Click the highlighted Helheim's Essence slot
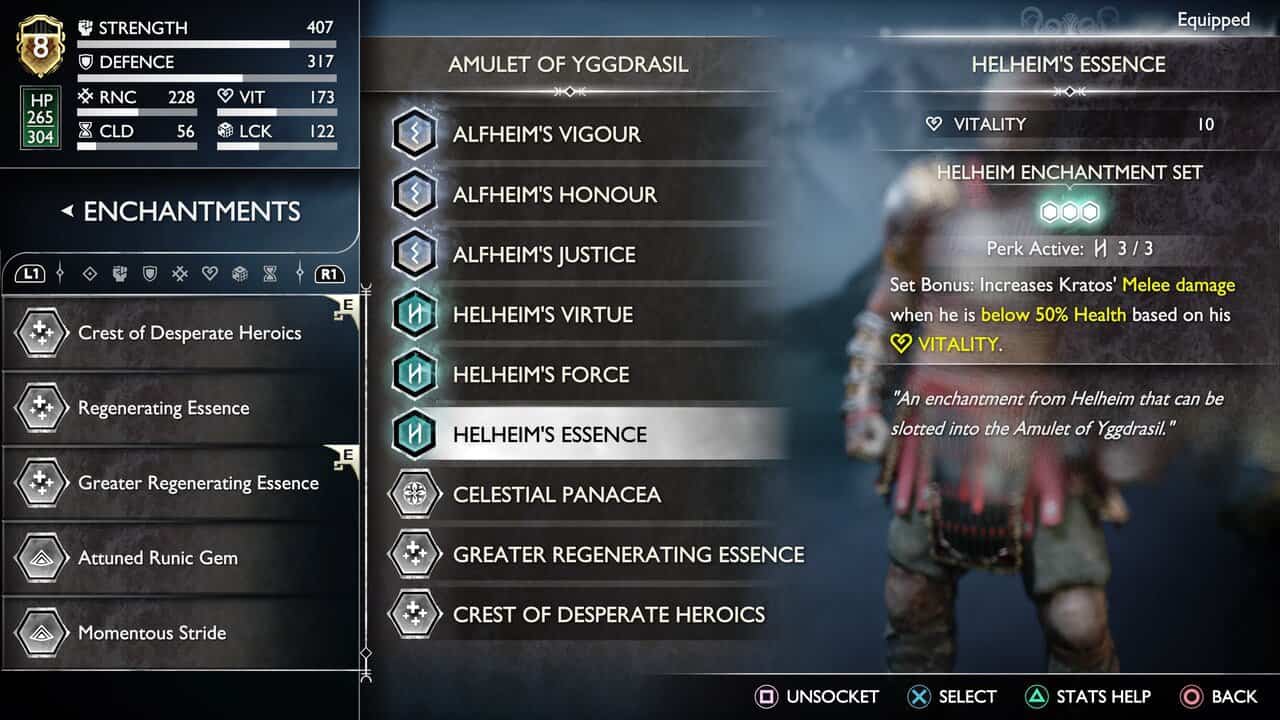This screenshot has width=1280, height=720. (549, 434)
